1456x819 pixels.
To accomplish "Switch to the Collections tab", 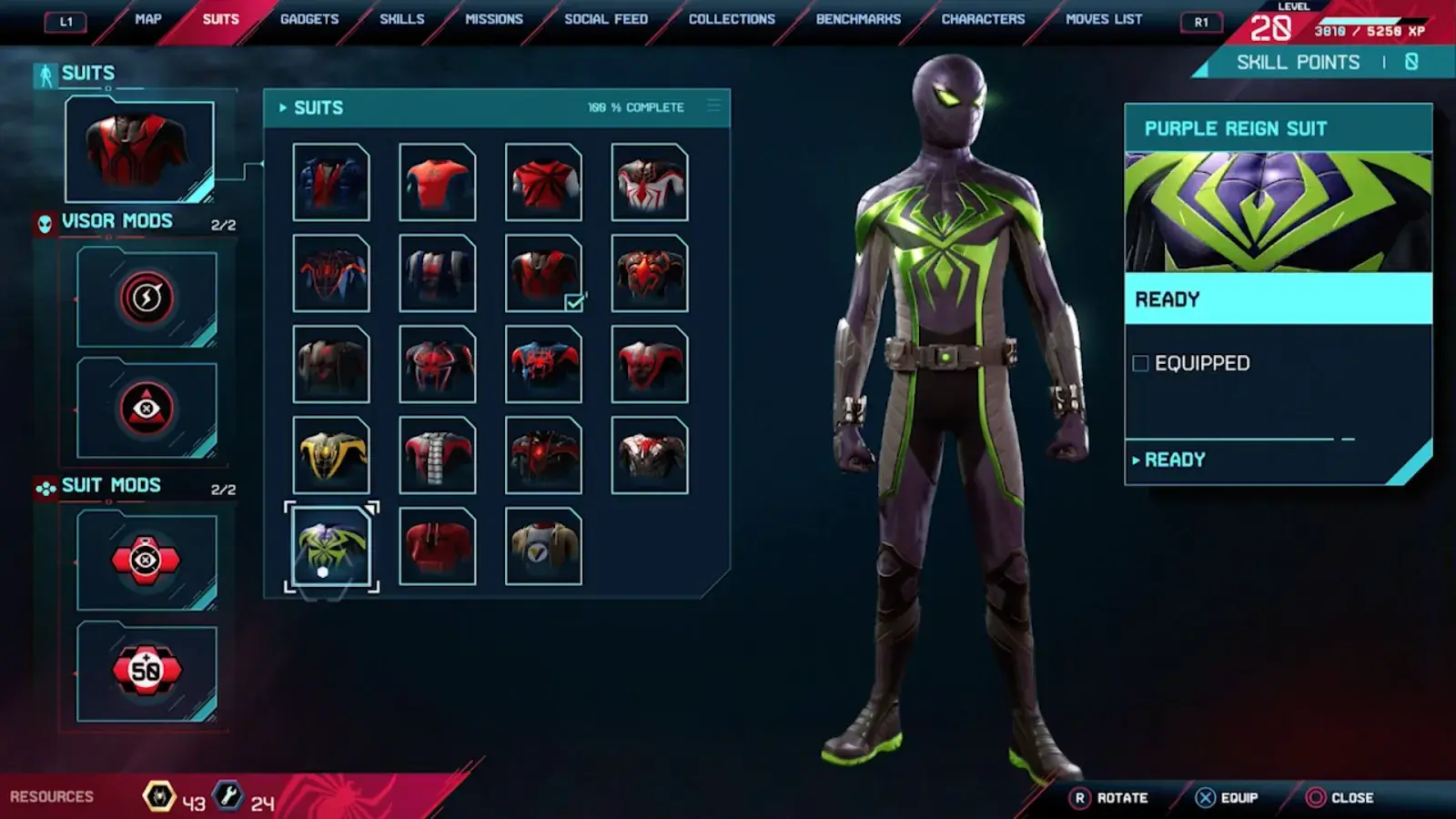I will (732, 19).
